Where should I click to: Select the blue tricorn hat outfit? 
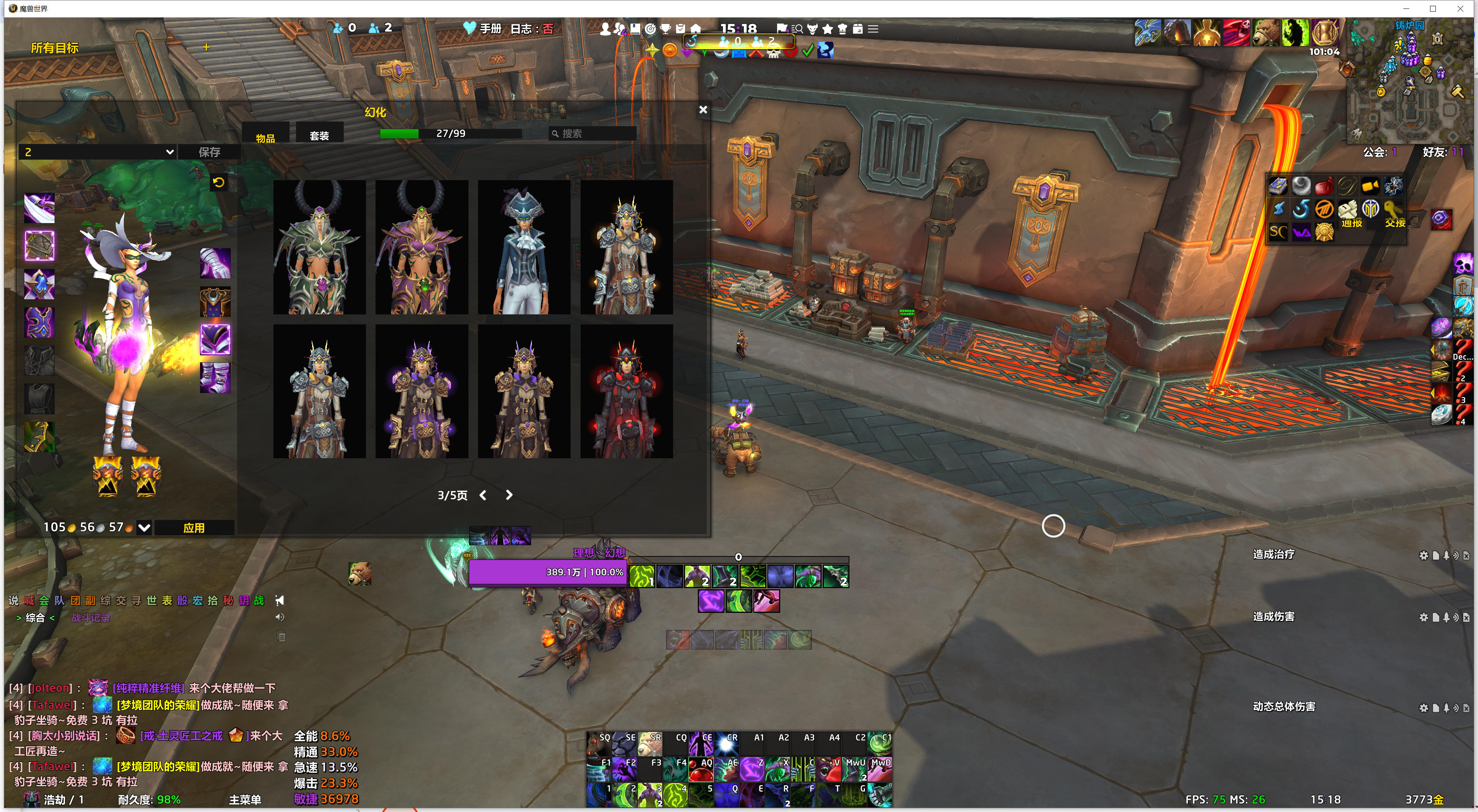[x=524, y=248]
